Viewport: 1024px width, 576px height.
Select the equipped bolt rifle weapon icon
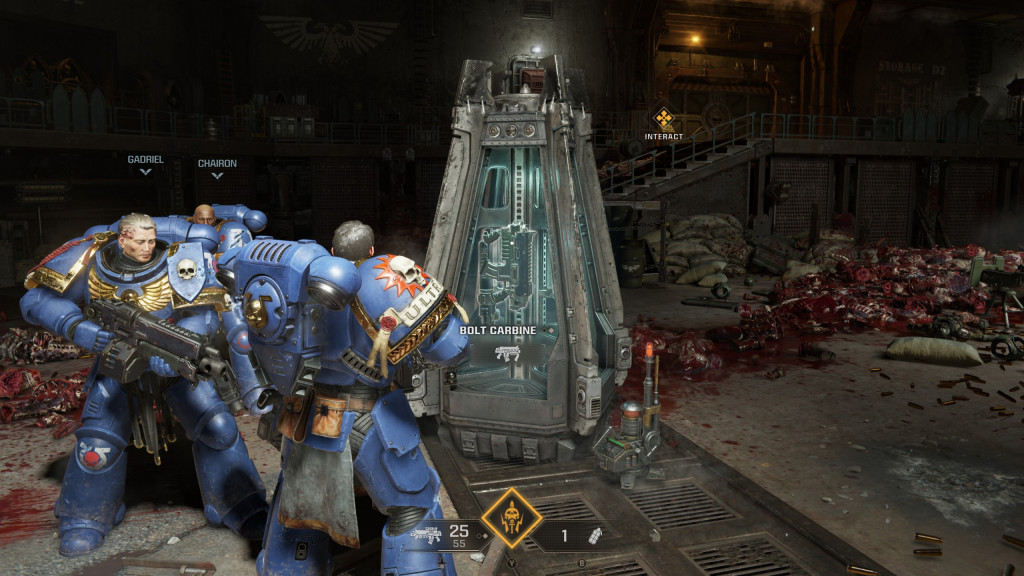tap(425, 535)
